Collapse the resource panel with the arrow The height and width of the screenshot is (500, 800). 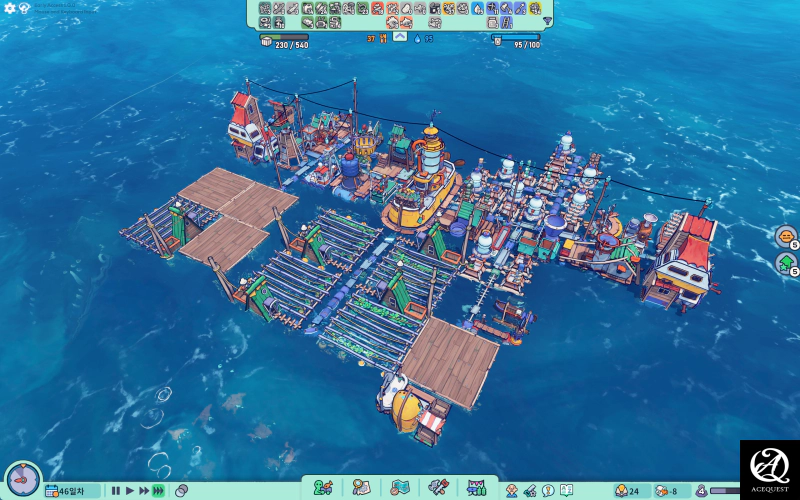click(399, 38)
